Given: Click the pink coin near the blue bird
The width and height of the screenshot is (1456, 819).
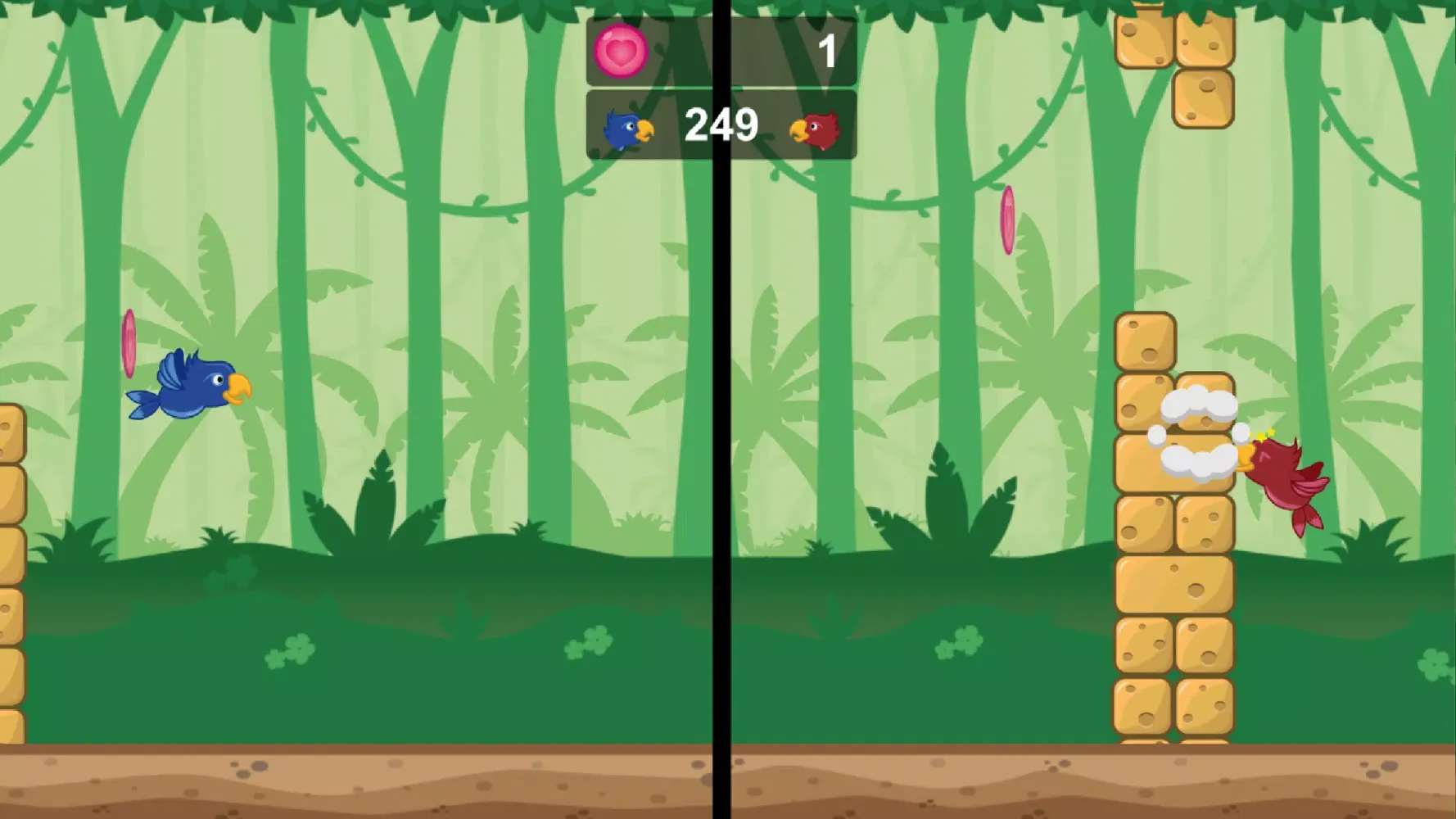Looking at the screenshot, I should coord(128,344).
